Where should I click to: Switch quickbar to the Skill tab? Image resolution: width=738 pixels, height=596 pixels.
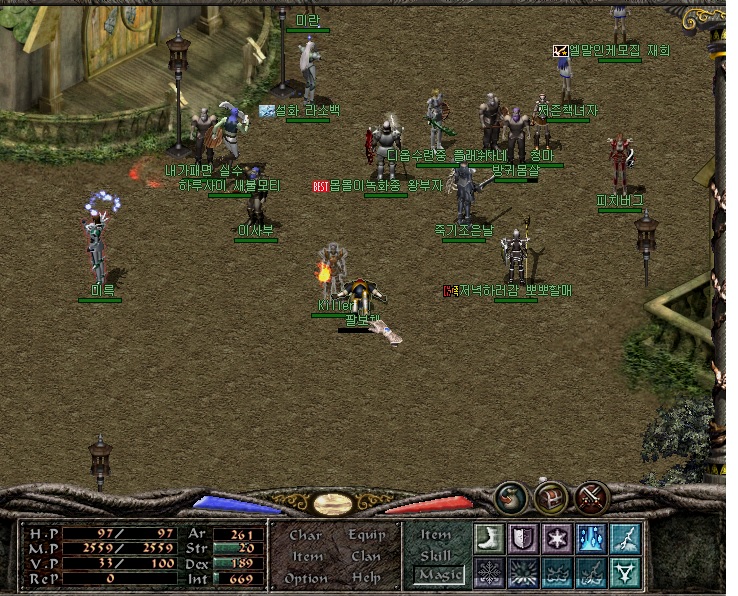pyautogui.click(x=436, y=555)
